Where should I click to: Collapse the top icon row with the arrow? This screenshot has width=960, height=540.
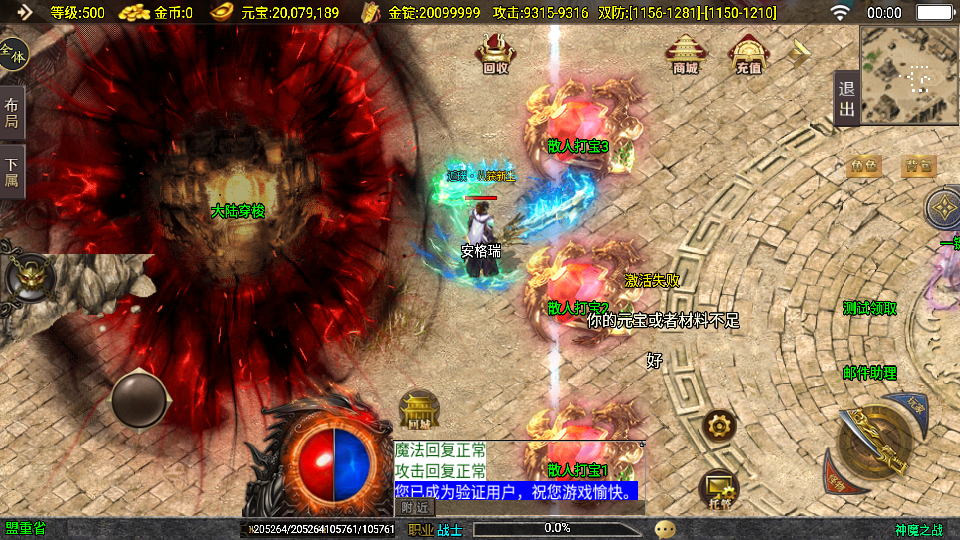[x=800, y=52]
